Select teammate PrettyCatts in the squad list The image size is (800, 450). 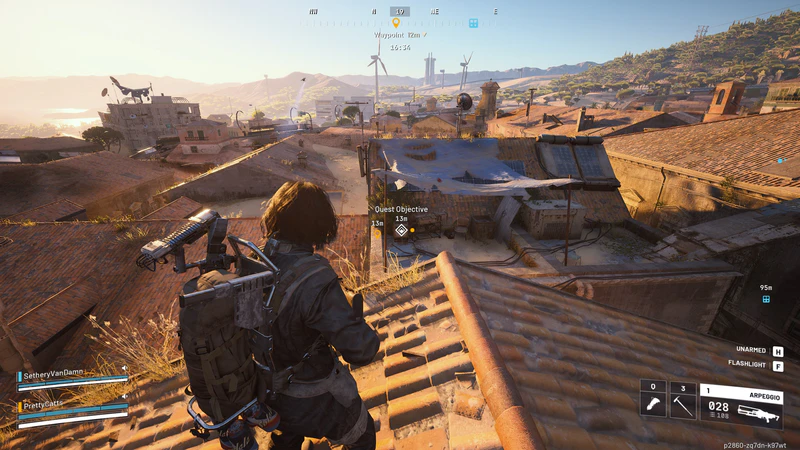click(45, 405)
